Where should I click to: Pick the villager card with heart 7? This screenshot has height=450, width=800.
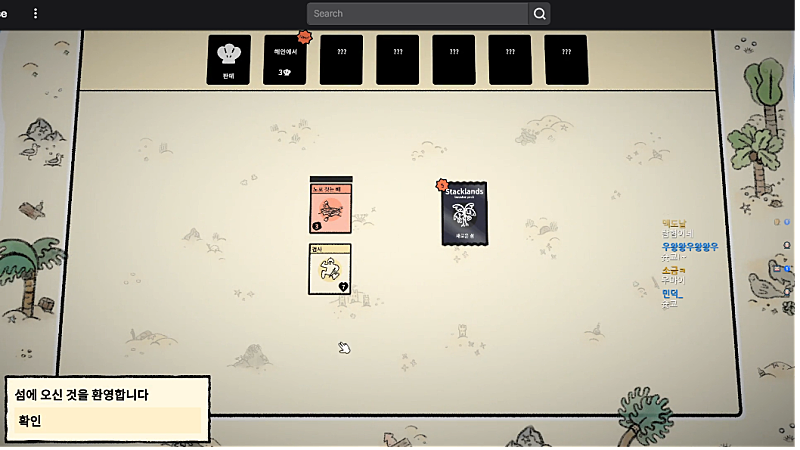pyautogui.click(x=330, y=269)
